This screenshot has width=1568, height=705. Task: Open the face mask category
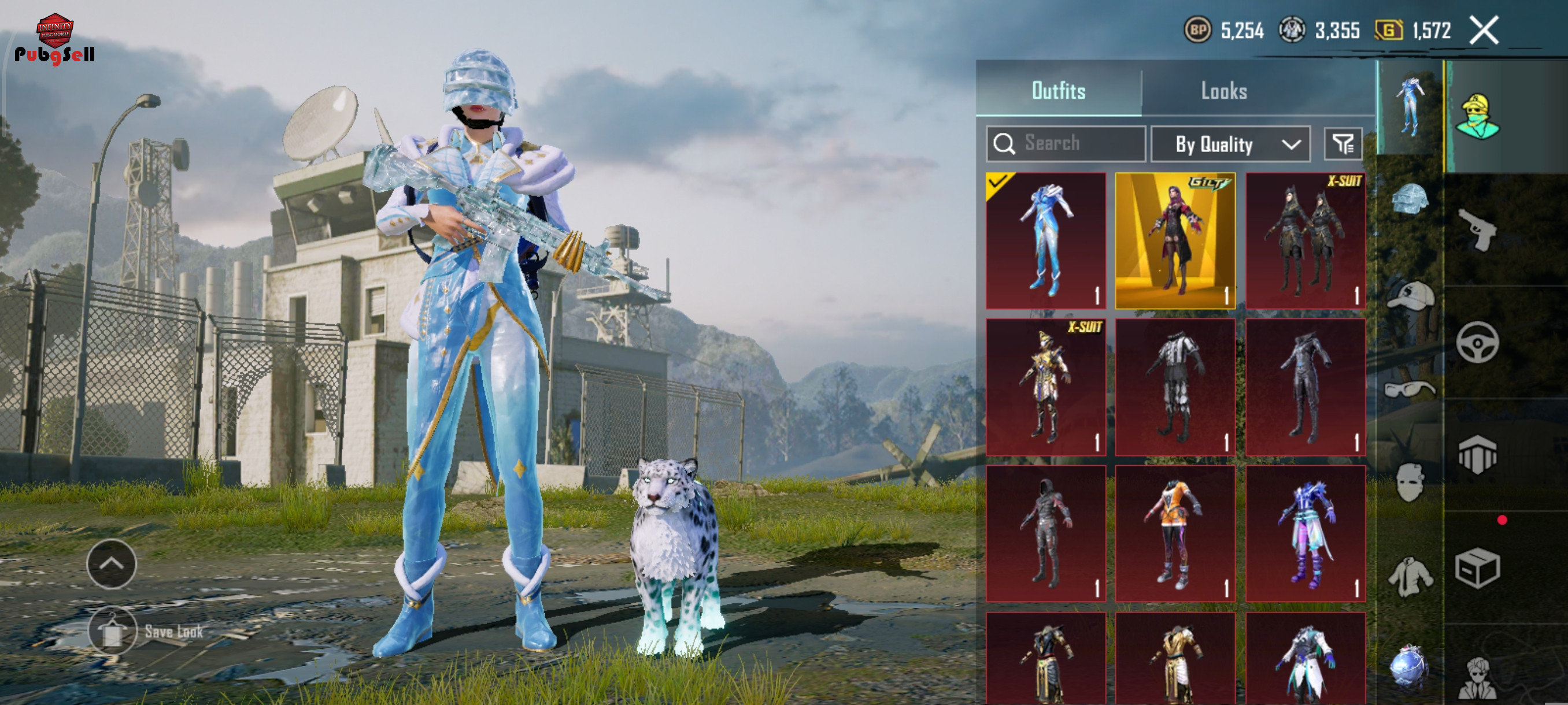[1410, 483]
